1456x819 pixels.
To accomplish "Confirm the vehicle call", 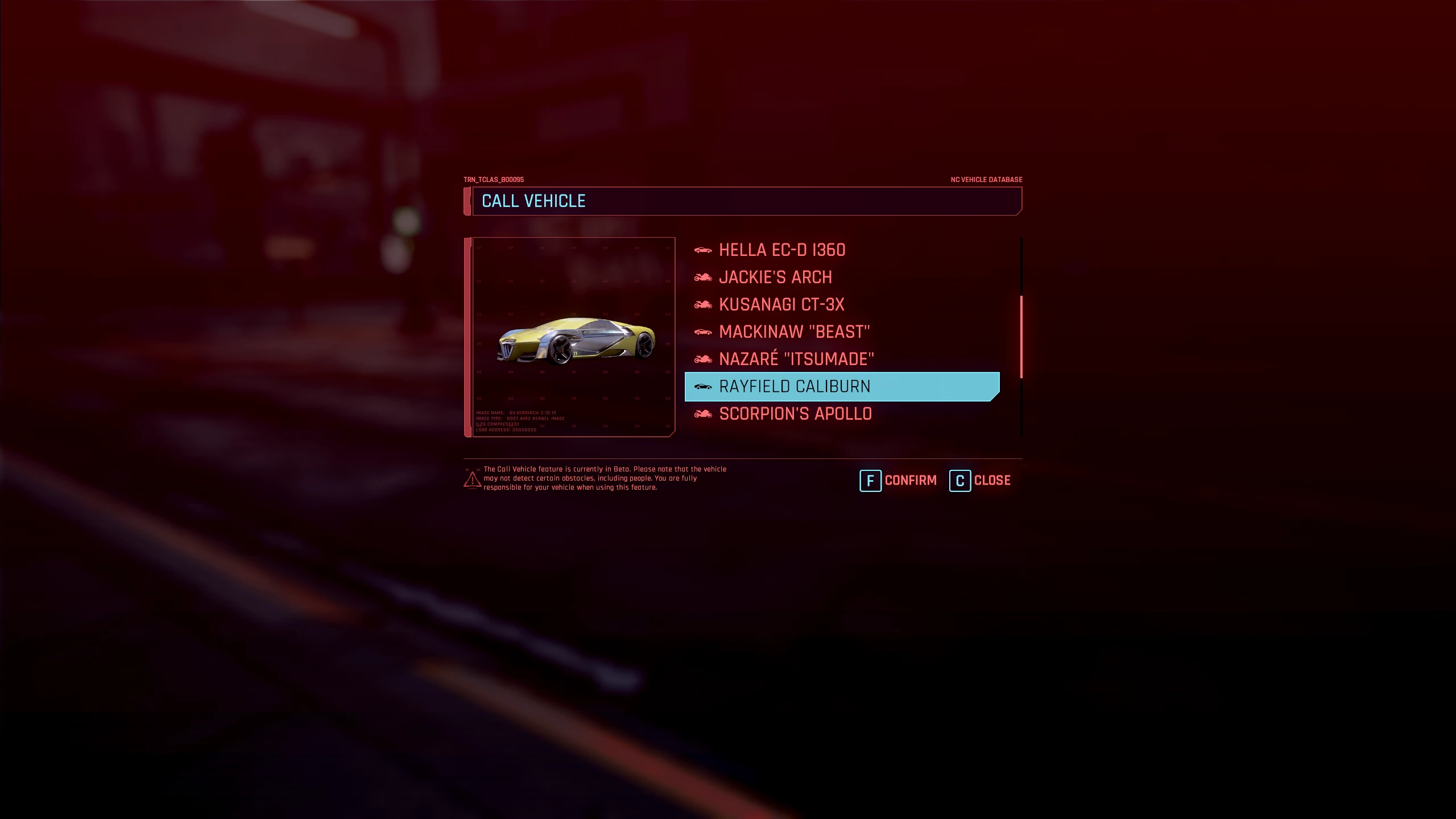I will pyautogui.click(x=899, y=481).
